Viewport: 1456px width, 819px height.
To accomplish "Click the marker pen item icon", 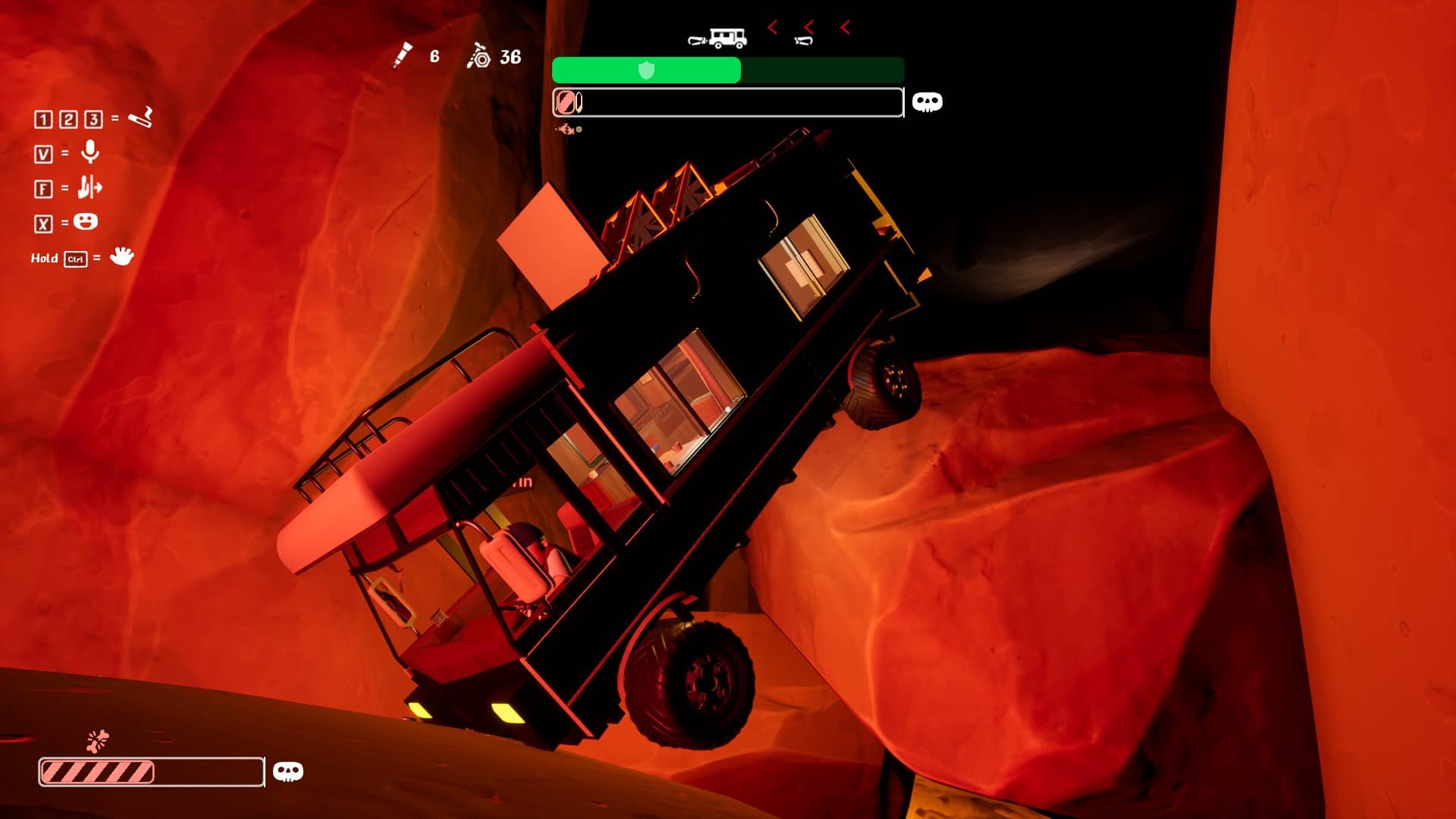I will coord(402,55).
